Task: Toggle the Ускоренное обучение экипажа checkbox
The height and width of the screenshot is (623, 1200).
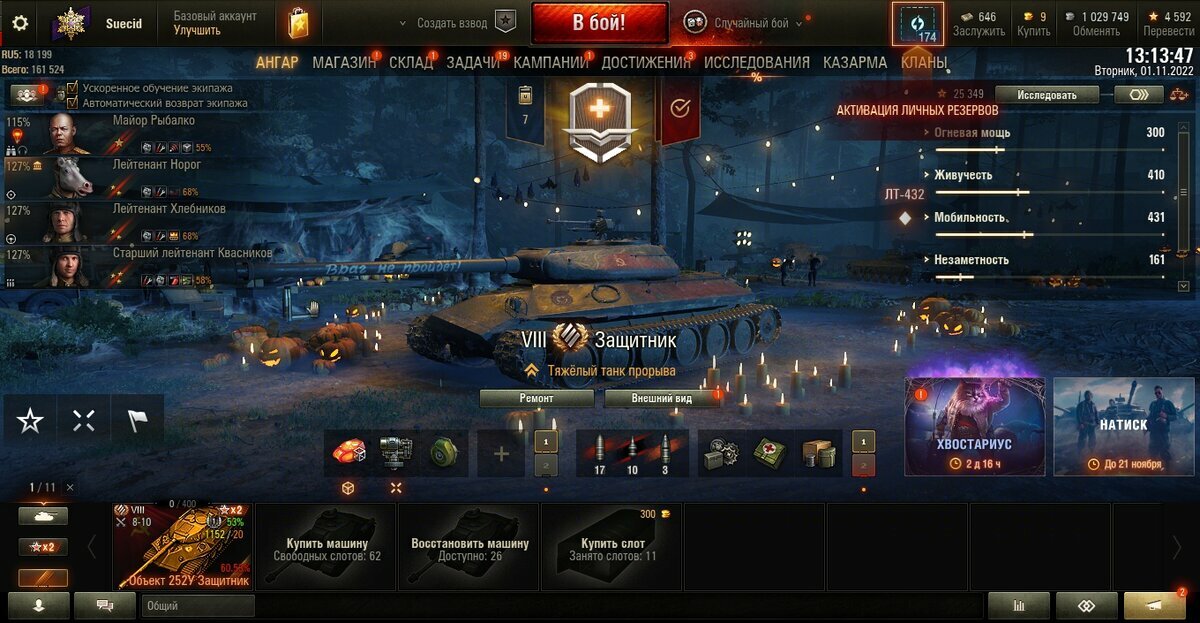Action: [72, 88]
